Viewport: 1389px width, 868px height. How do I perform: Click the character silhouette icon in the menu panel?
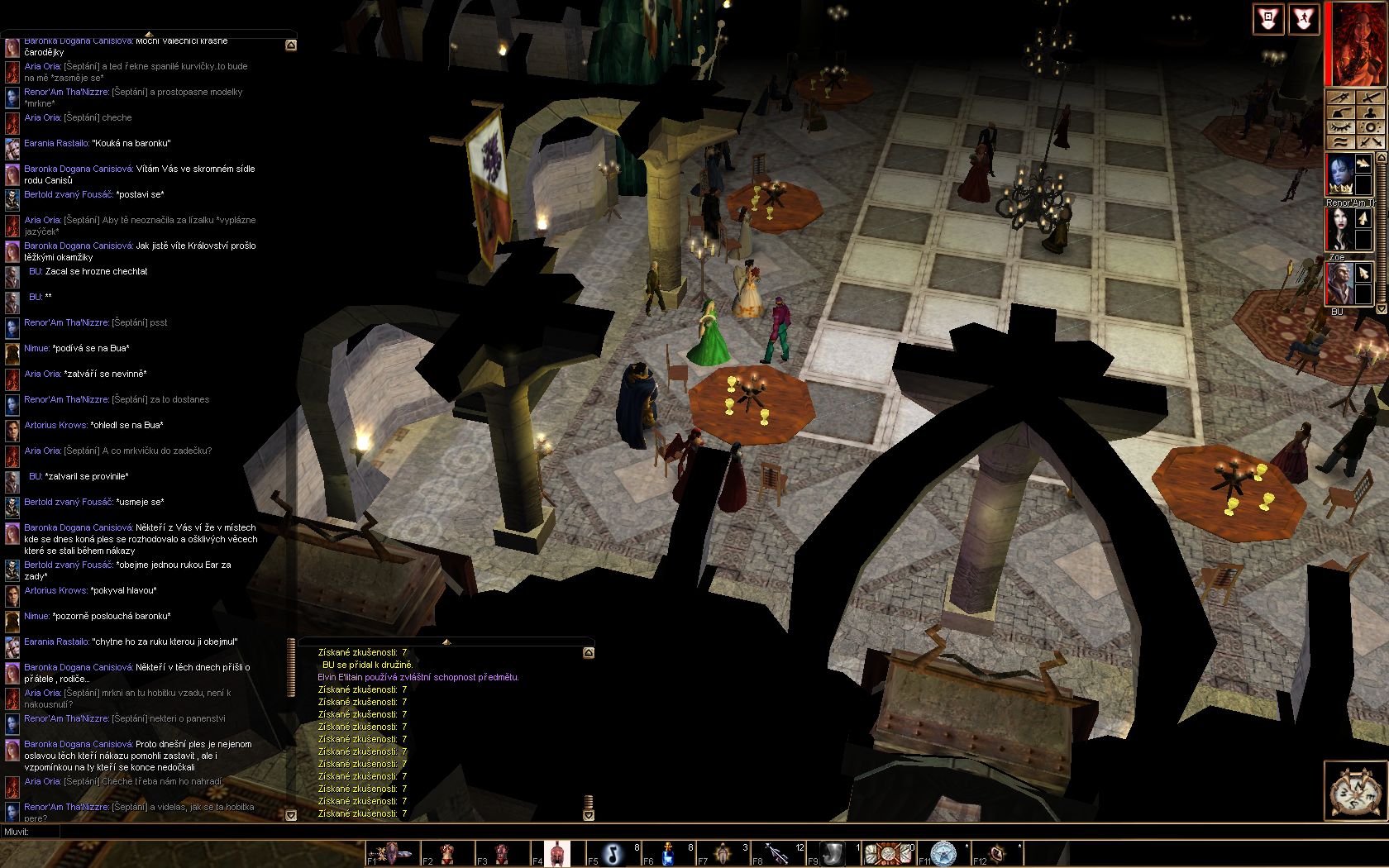click(1369, 112)
